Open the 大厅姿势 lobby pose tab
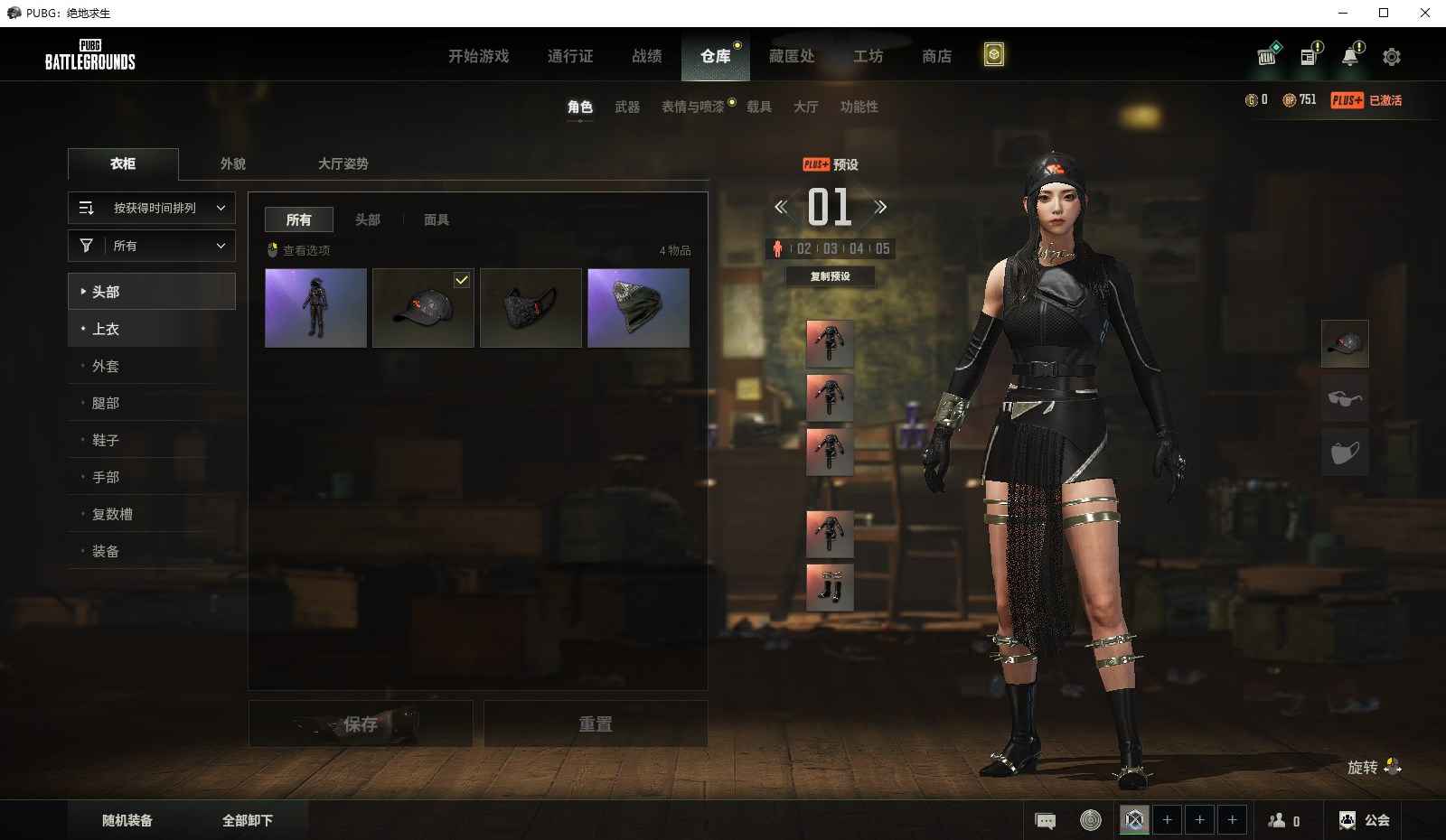Image resolution: width=1446 pixels, height=840 pixels. coord(343,163)
